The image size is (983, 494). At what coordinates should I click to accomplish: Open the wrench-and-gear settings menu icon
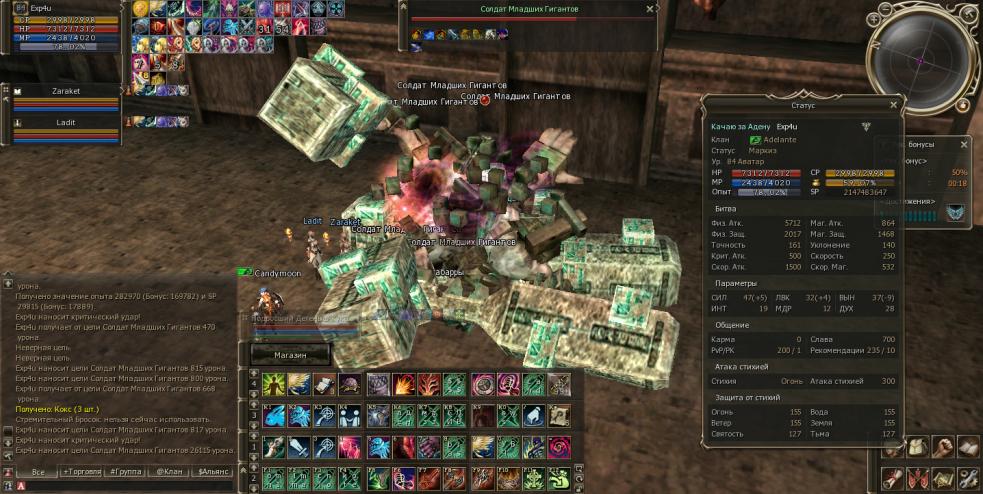point(967,478)
